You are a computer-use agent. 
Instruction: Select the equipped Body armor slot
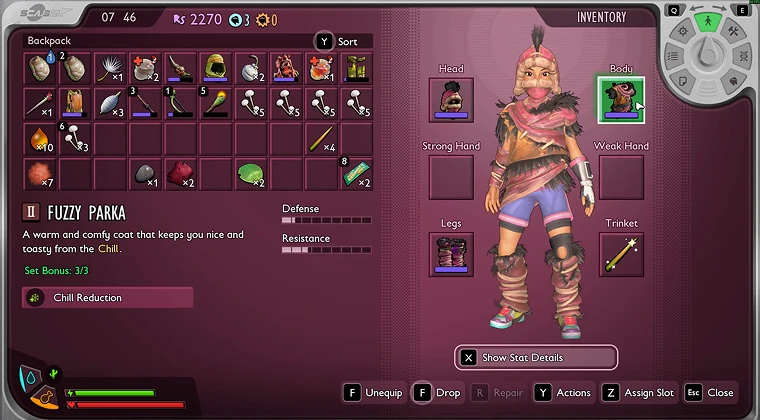(621, 100)
